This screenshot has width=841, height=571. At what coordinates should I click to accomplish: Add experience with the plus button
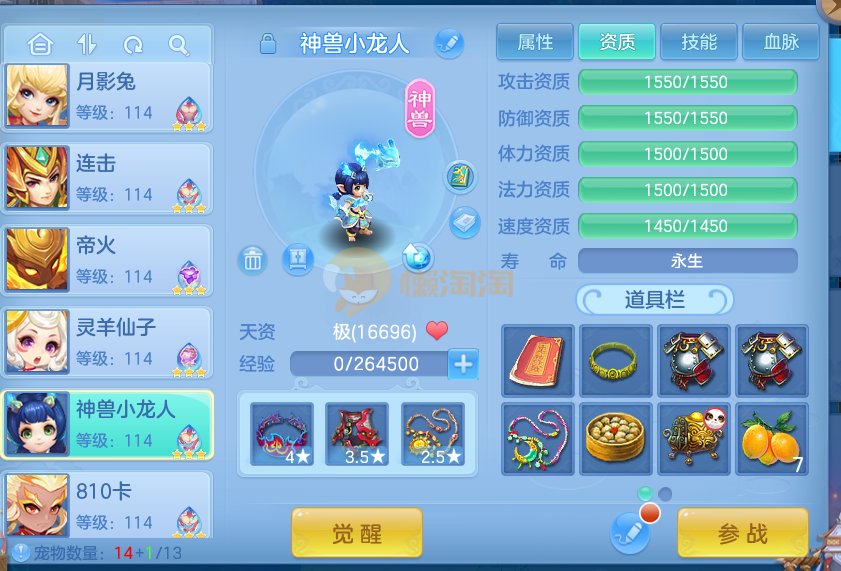click(463, 364)
